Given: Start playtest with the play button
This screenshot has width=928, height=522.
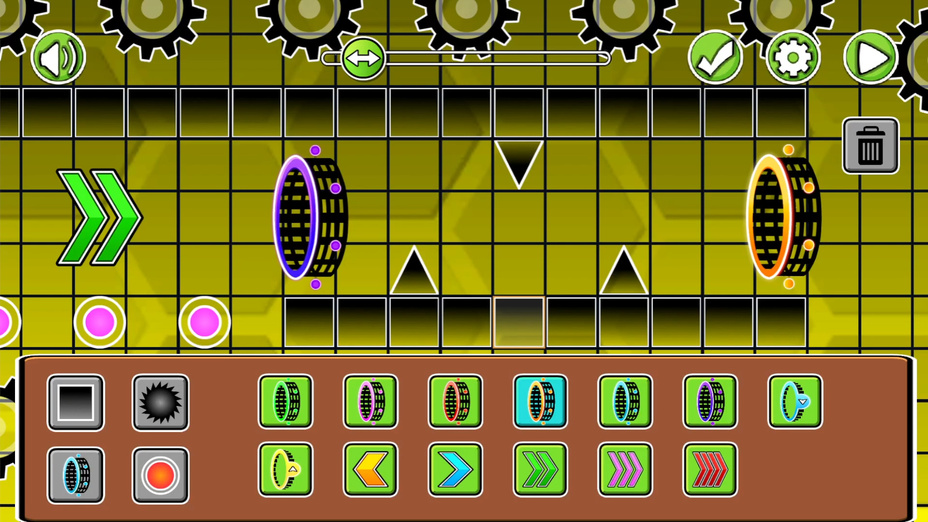Looking at the screenshot, I should (x=870, y=58).
